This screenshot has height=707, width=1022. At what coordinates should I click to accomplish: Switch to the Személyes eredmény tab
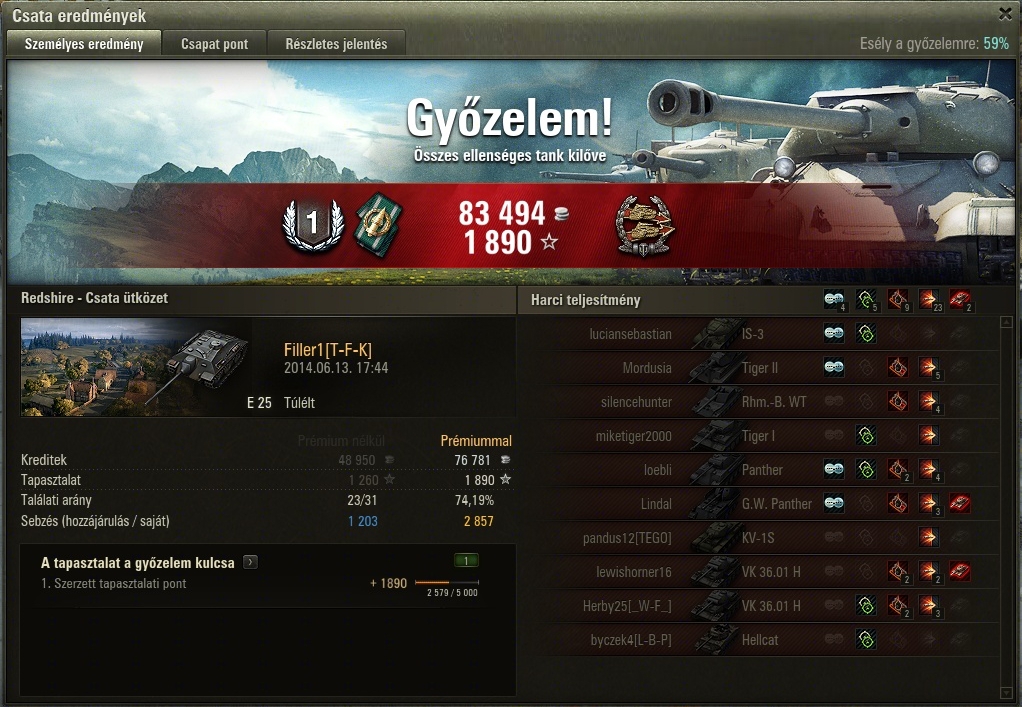(x=84, y=44)
